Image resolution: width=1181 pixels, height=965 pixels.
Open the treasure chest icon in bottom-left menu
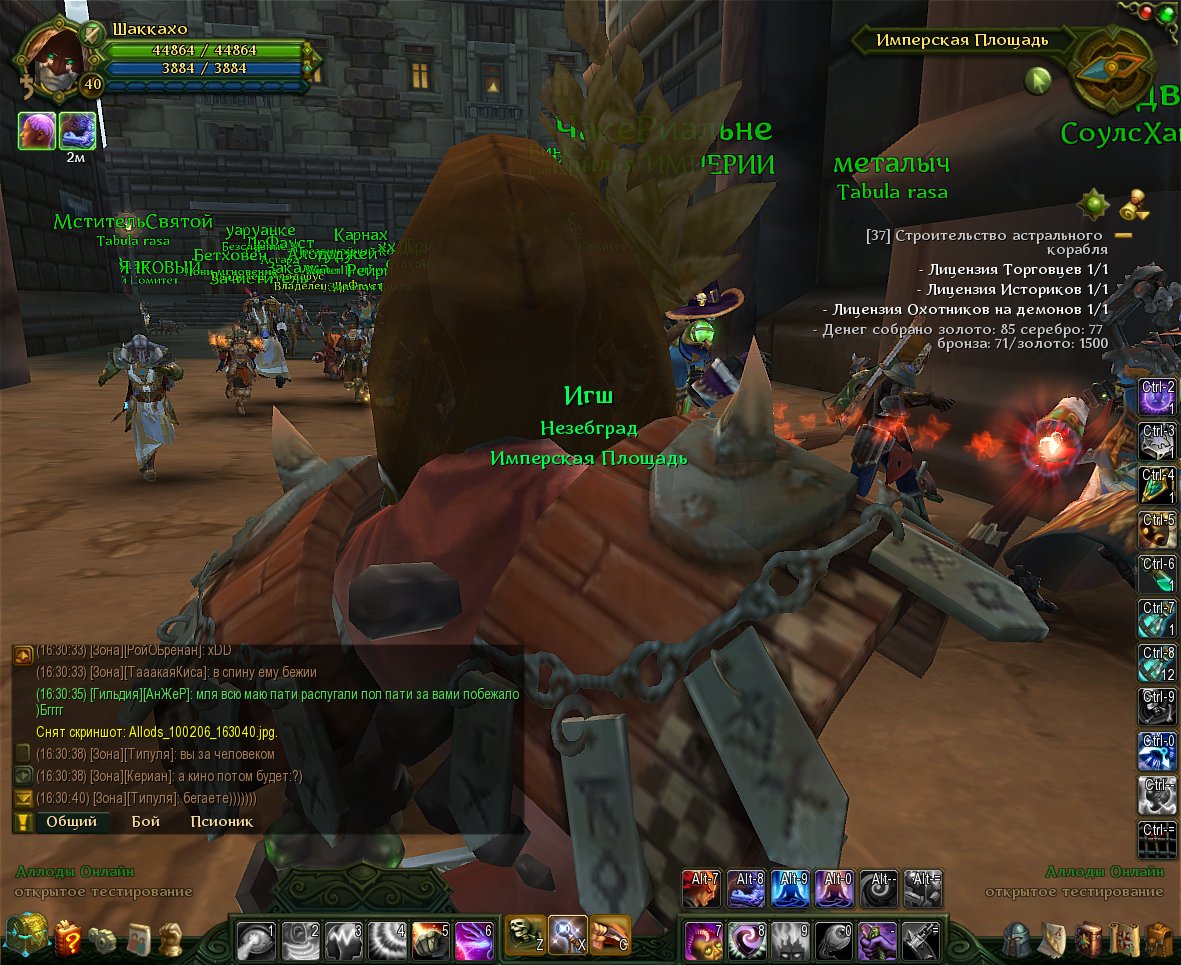pyautogui.click(x=26, y=937)
